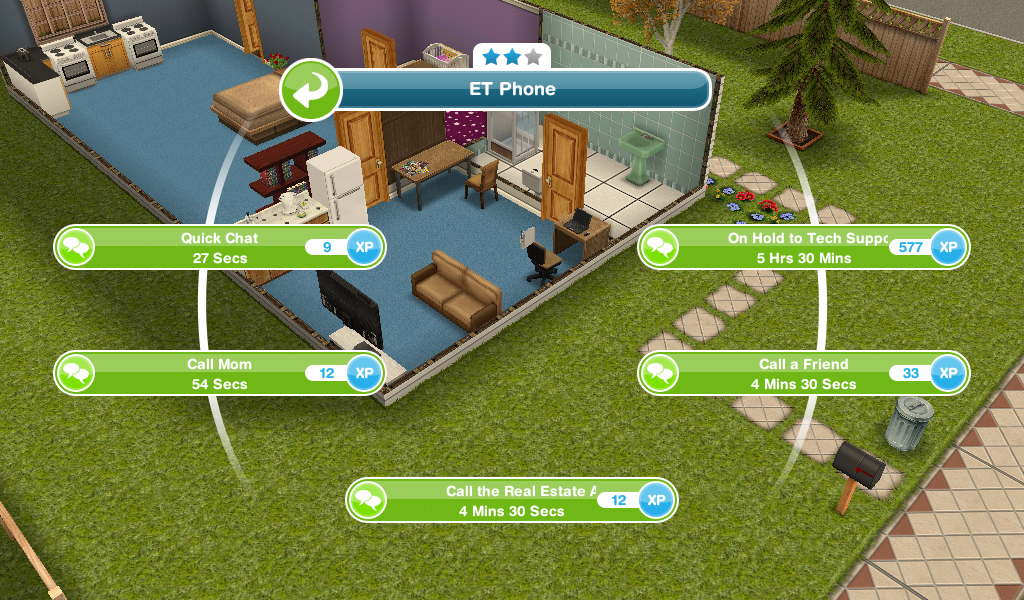The height and width of the screenshot is (600, 1024).
Task: Start the Call the Real Estate Agent action
Action: coord(510,501)
